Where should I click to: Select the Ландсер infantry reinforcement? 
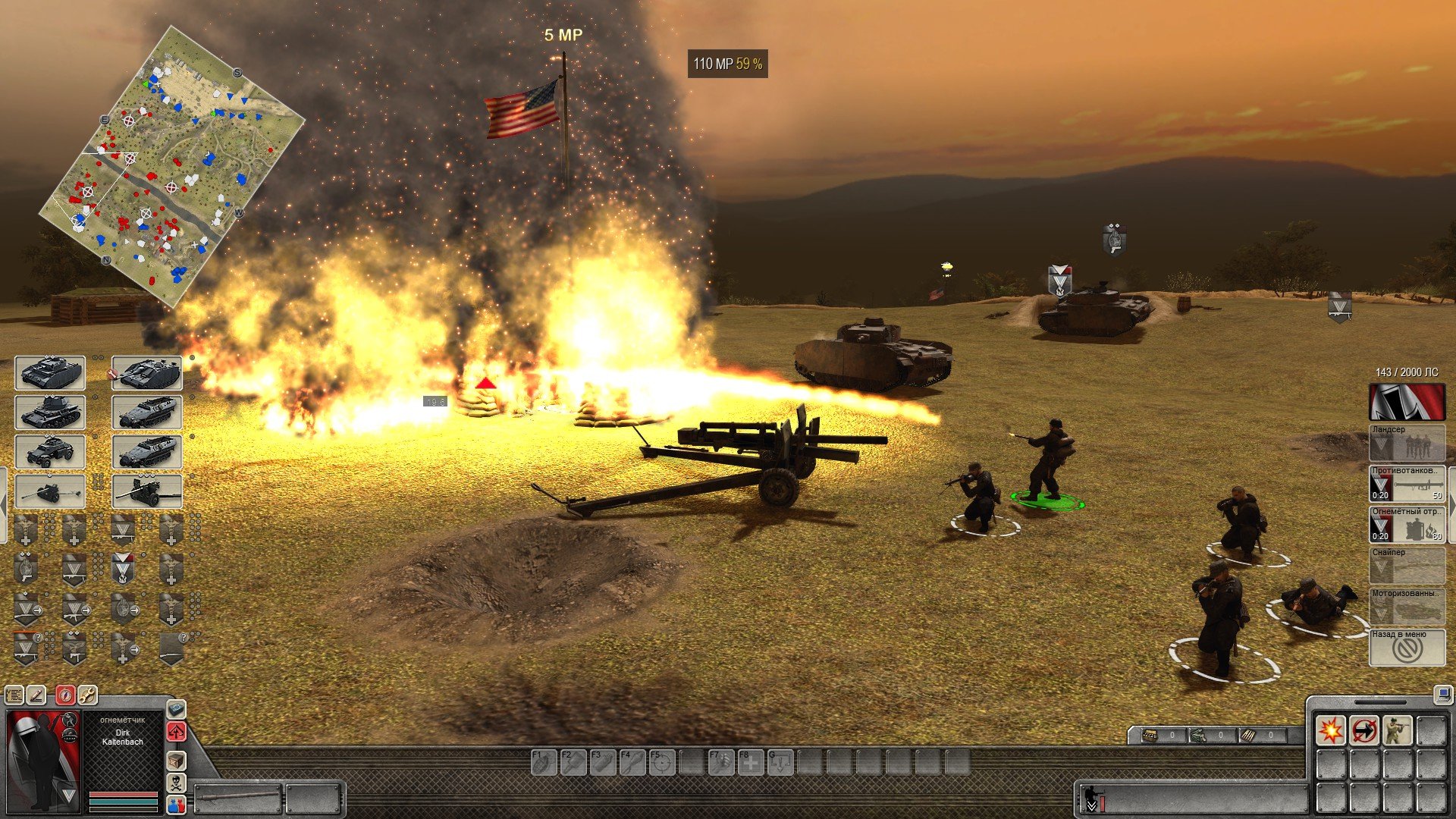(x=1407, y=444)
